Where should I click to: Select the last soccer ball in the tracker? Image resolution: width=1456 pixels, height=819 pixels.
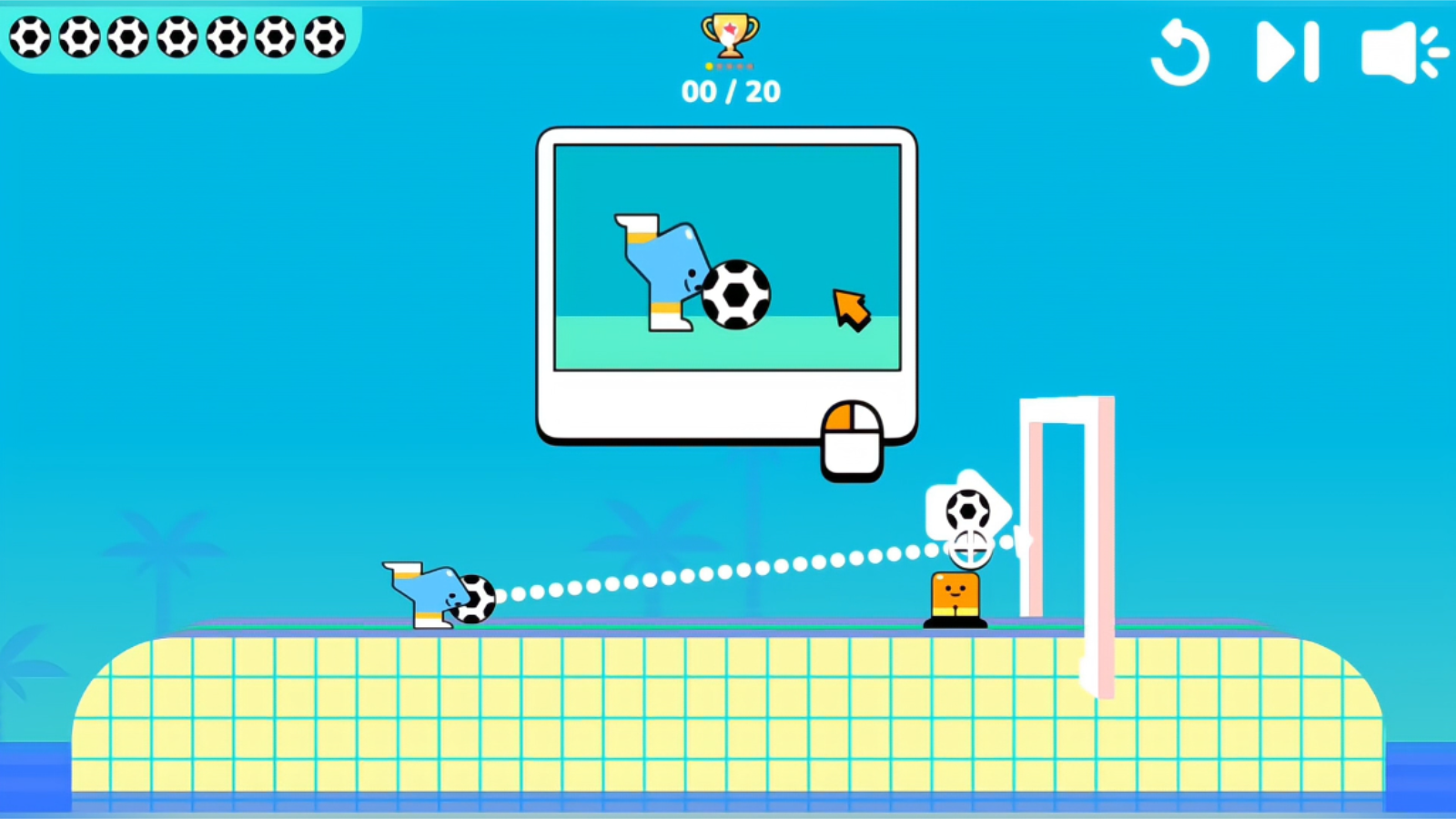pos(323,38)
